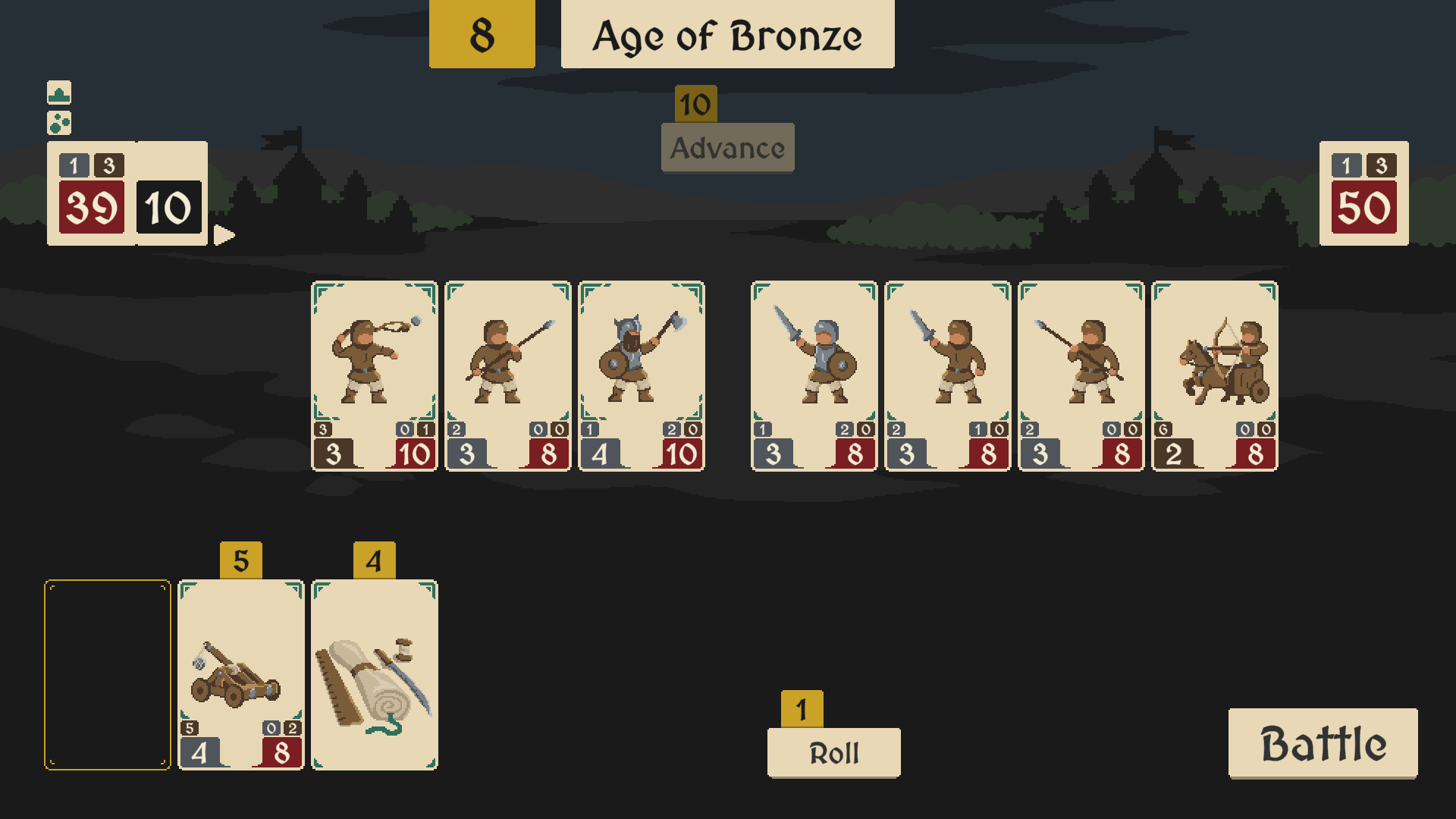The width and height of the screenshot is (1456, 819).
Task: Click the stones icon below the hill icon
Action: pyautogui.click(x=60, y=124)
